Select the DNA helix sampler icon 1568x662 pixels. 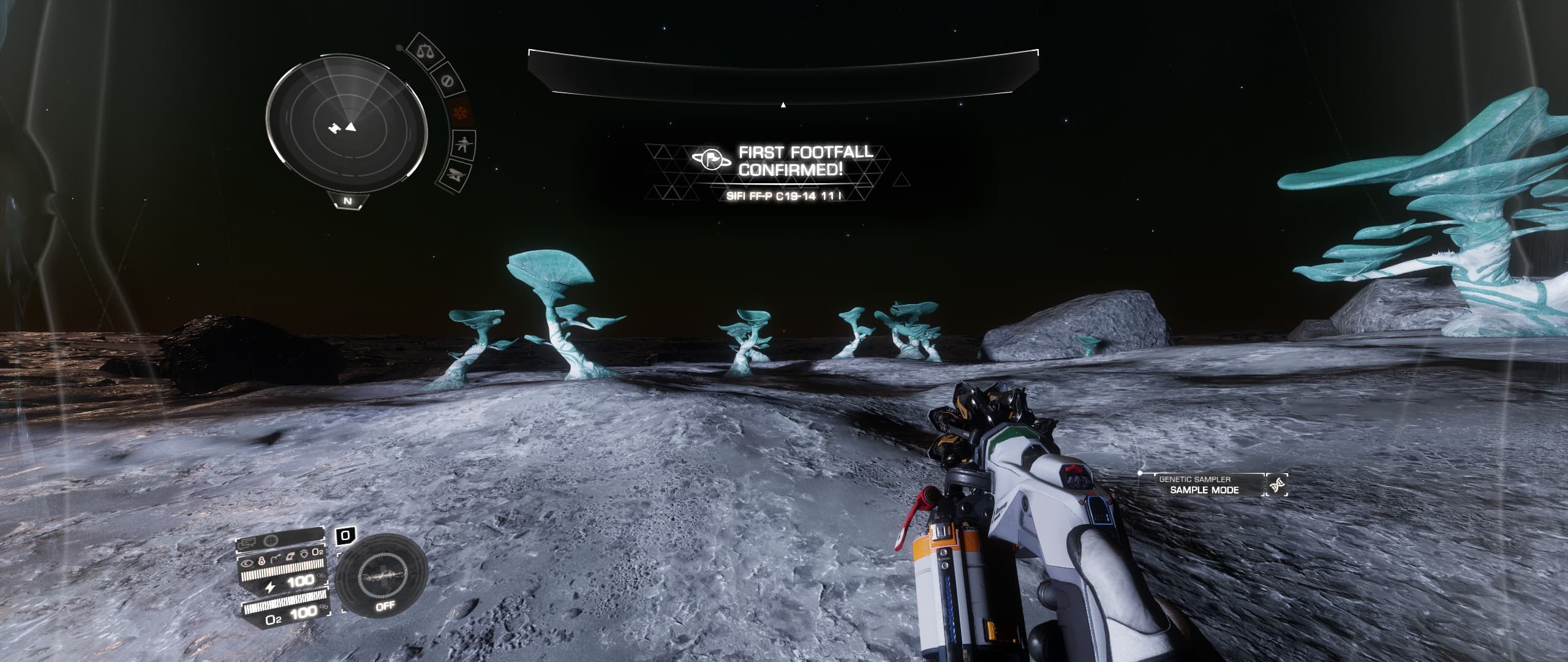coord(1278,485)
